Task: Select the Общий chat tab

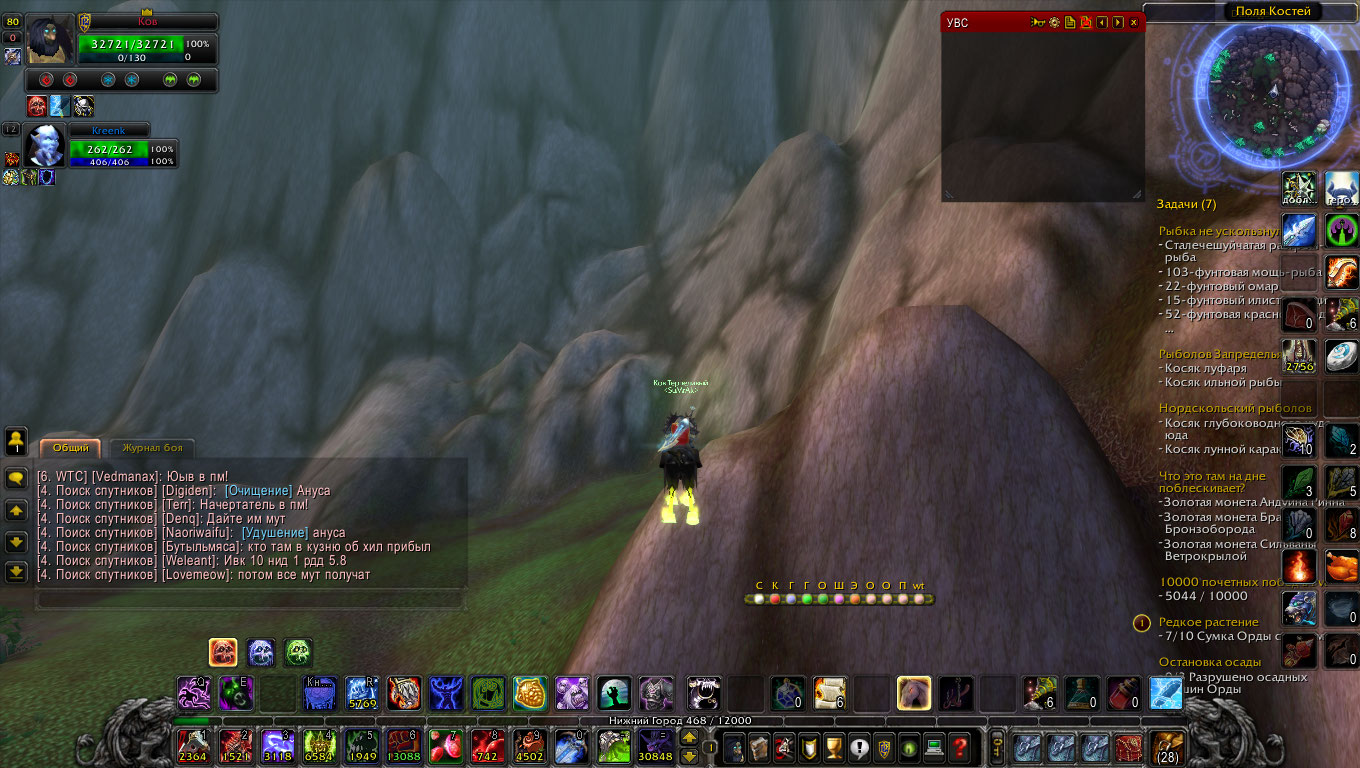Action: (x=70, y=448)
